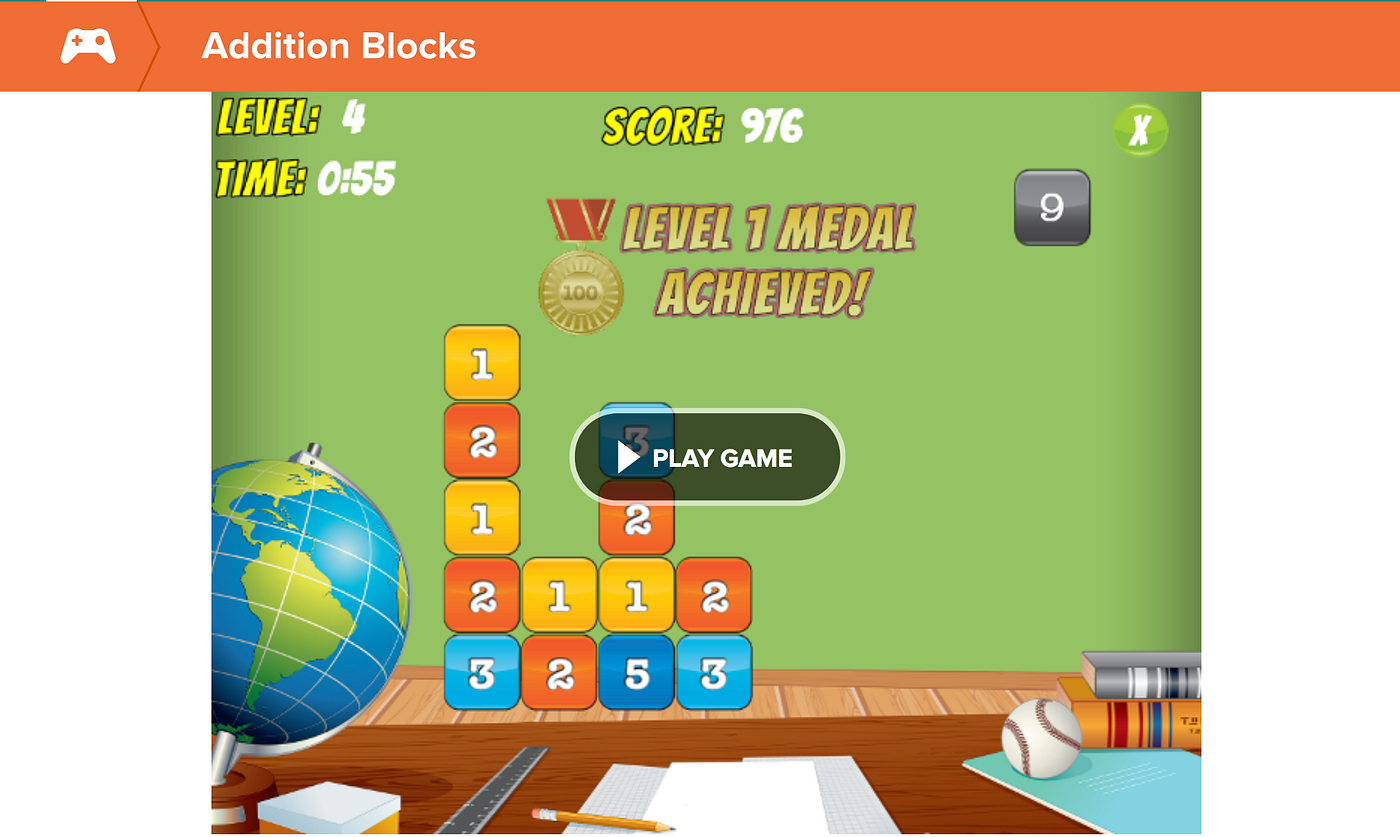Click the gamepad icon in the header
This screenshot has width=1400, height=837.
[88, 45]
